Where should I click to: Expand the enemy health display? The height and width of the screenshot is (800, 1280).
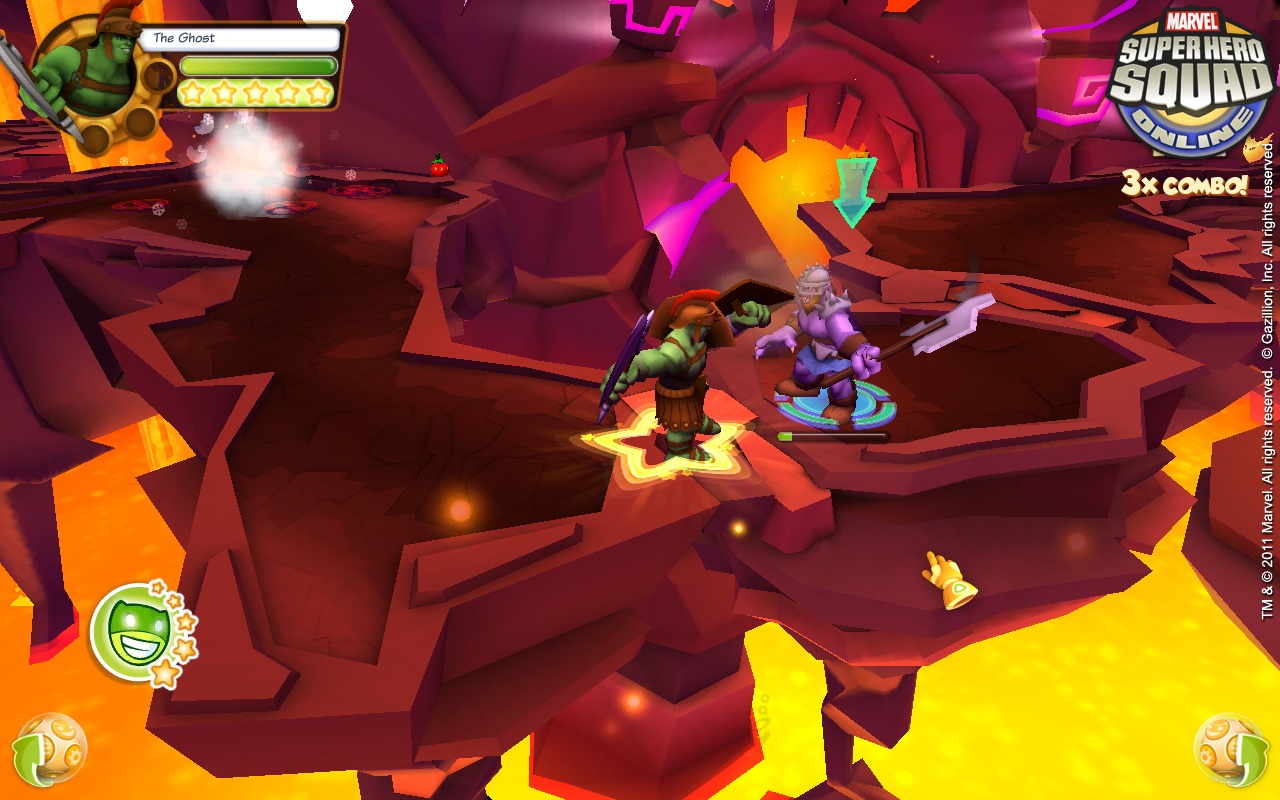pyautogui.click(x=831, y=434)
